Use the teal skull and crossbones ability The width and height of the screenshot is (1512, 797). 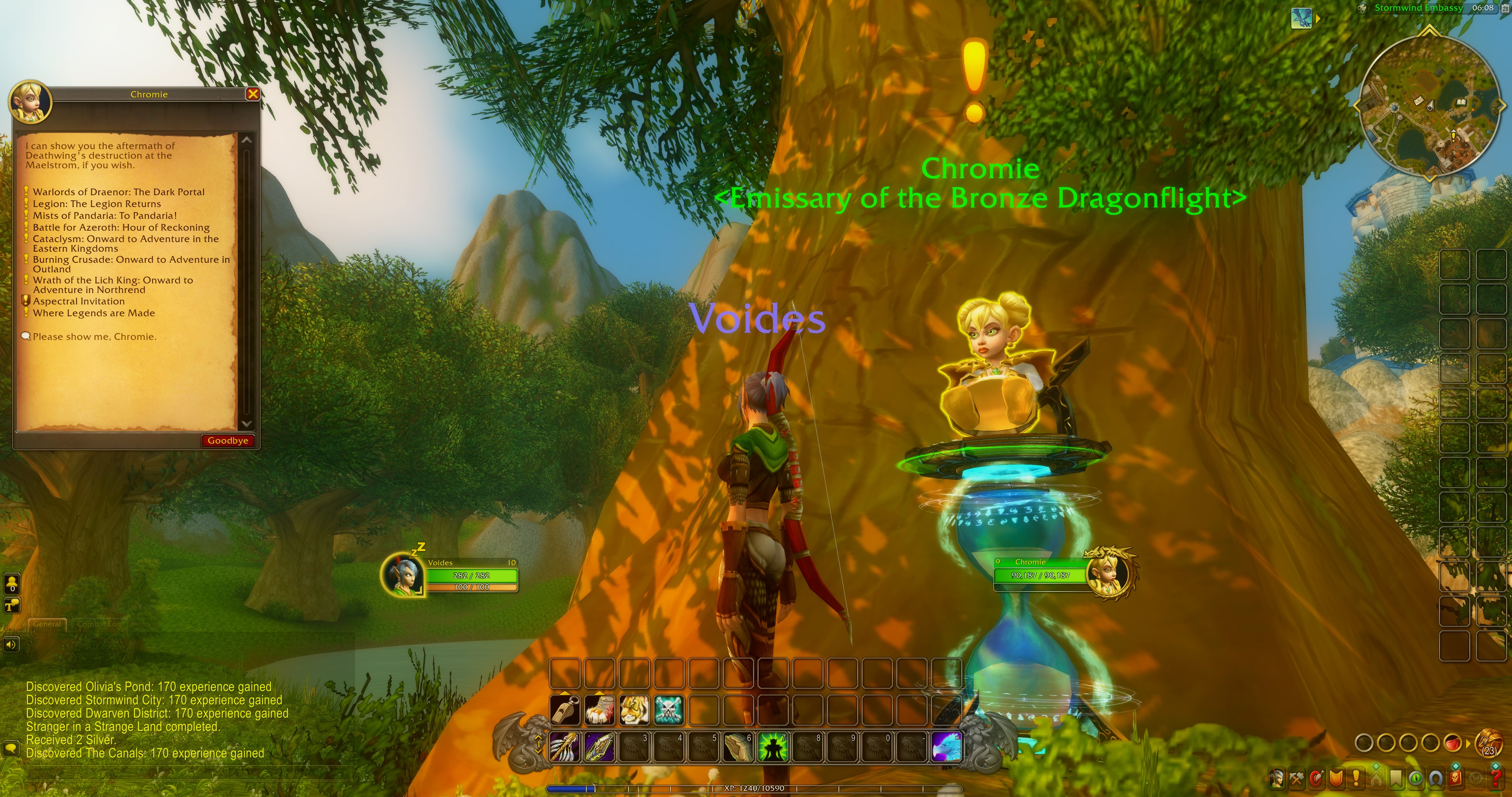(x=669, y=710)
